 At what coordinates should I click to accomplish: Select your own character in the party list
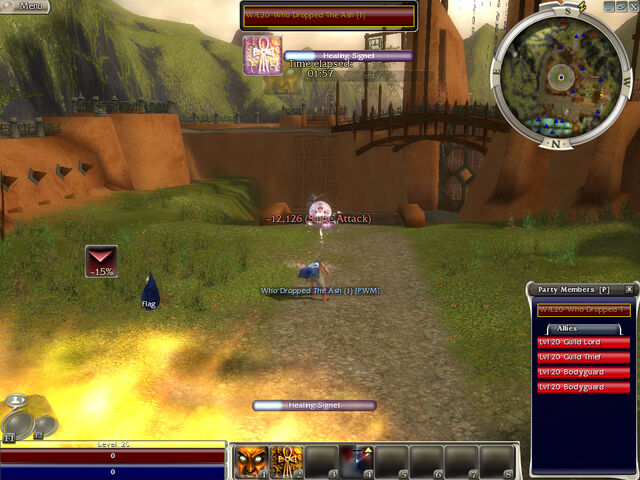click(583, 310)
